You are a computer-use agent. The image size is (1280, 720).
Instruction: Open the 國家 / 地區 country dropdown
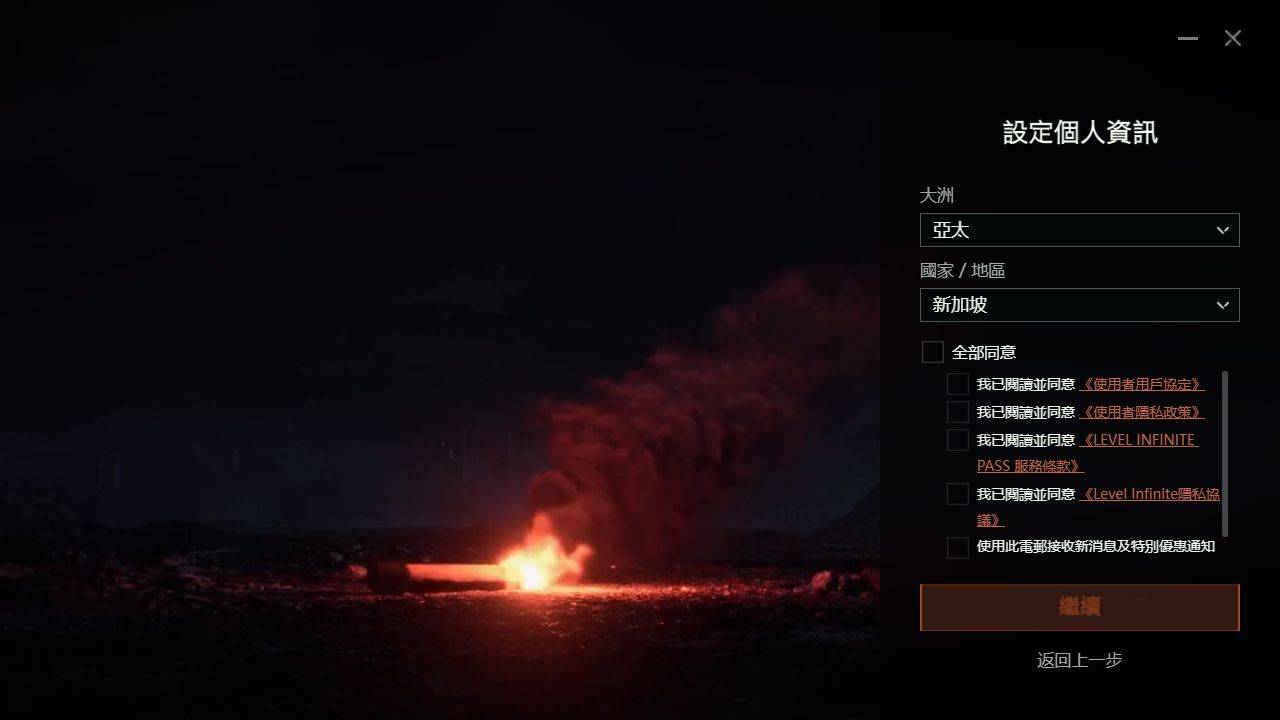tap(1079, 305)
